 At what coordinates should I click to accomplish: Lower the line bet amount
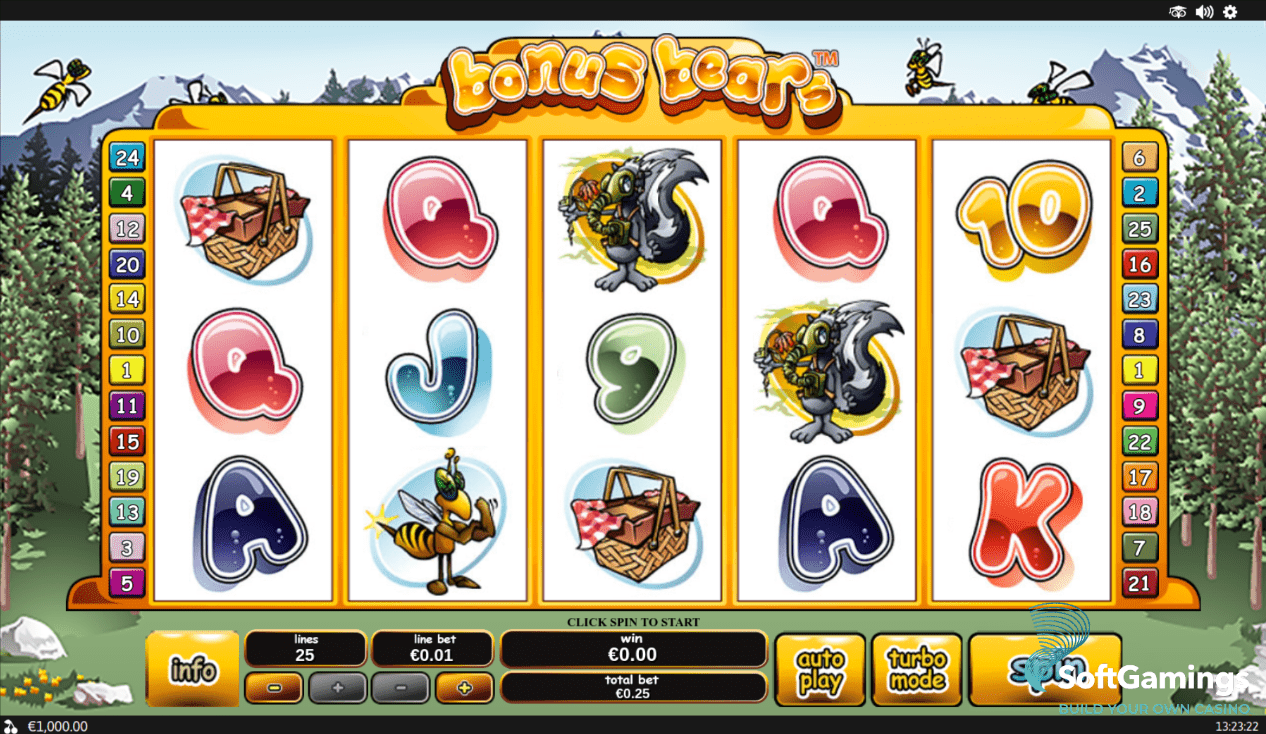click(x=400, y=688)
